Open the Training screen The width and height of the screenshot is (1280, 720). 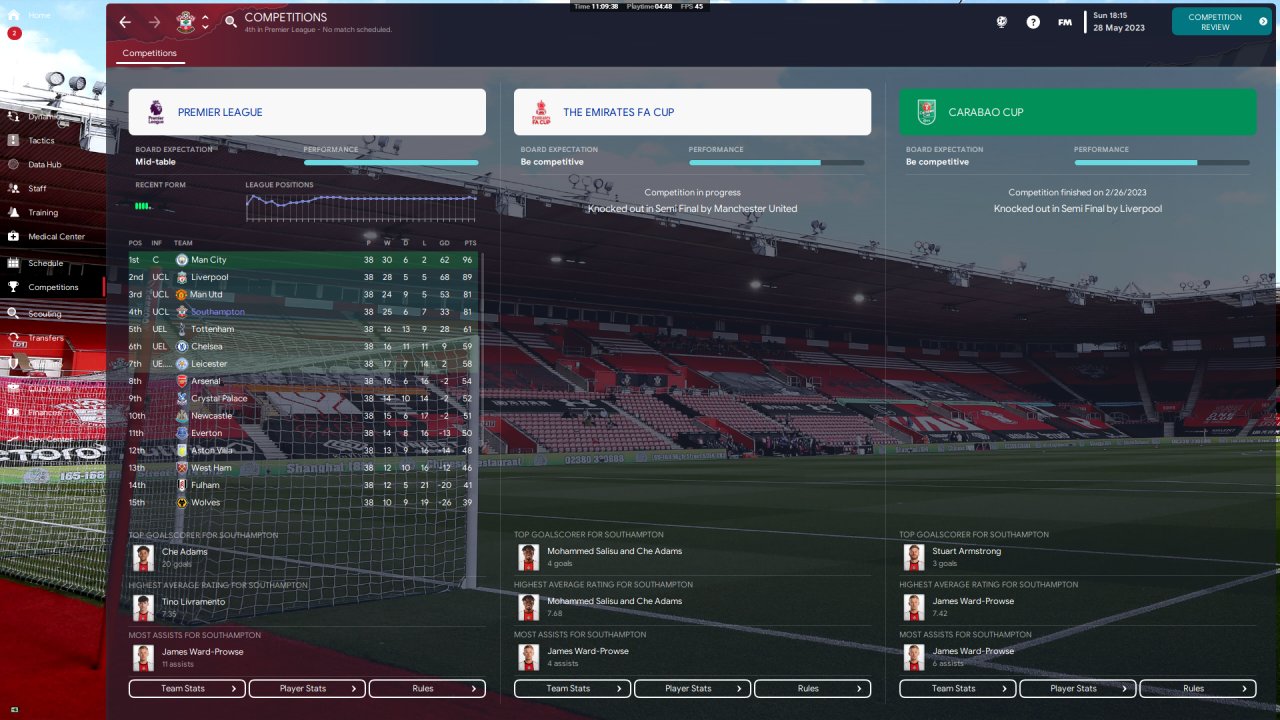point(42,212)
